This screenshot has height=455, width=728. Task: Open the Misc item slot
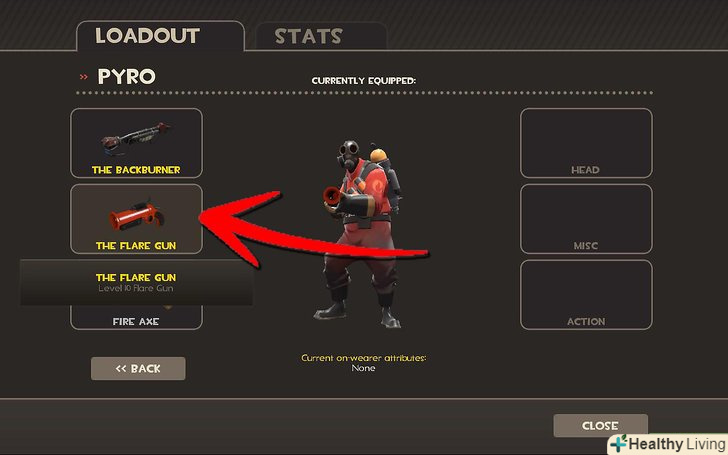click(585, 219)
